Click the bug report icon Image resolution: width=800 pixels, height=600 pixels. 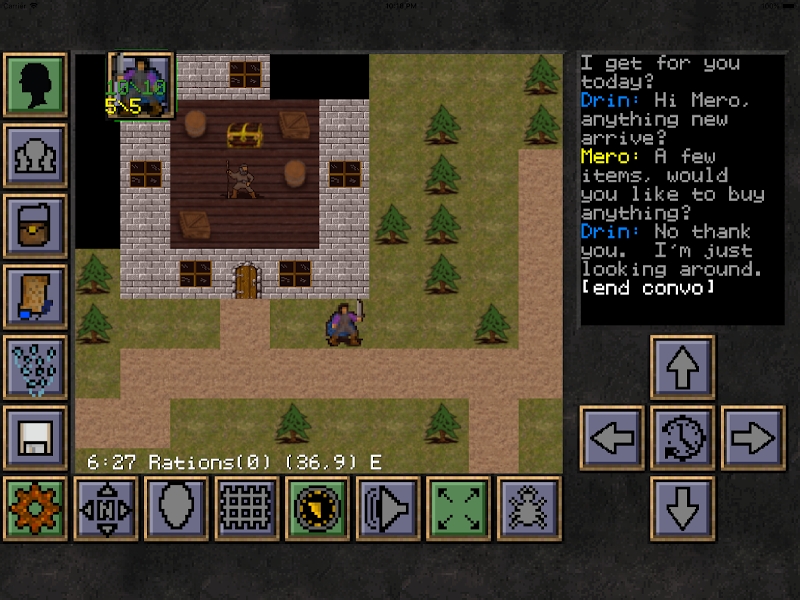[x=528, y=508]
